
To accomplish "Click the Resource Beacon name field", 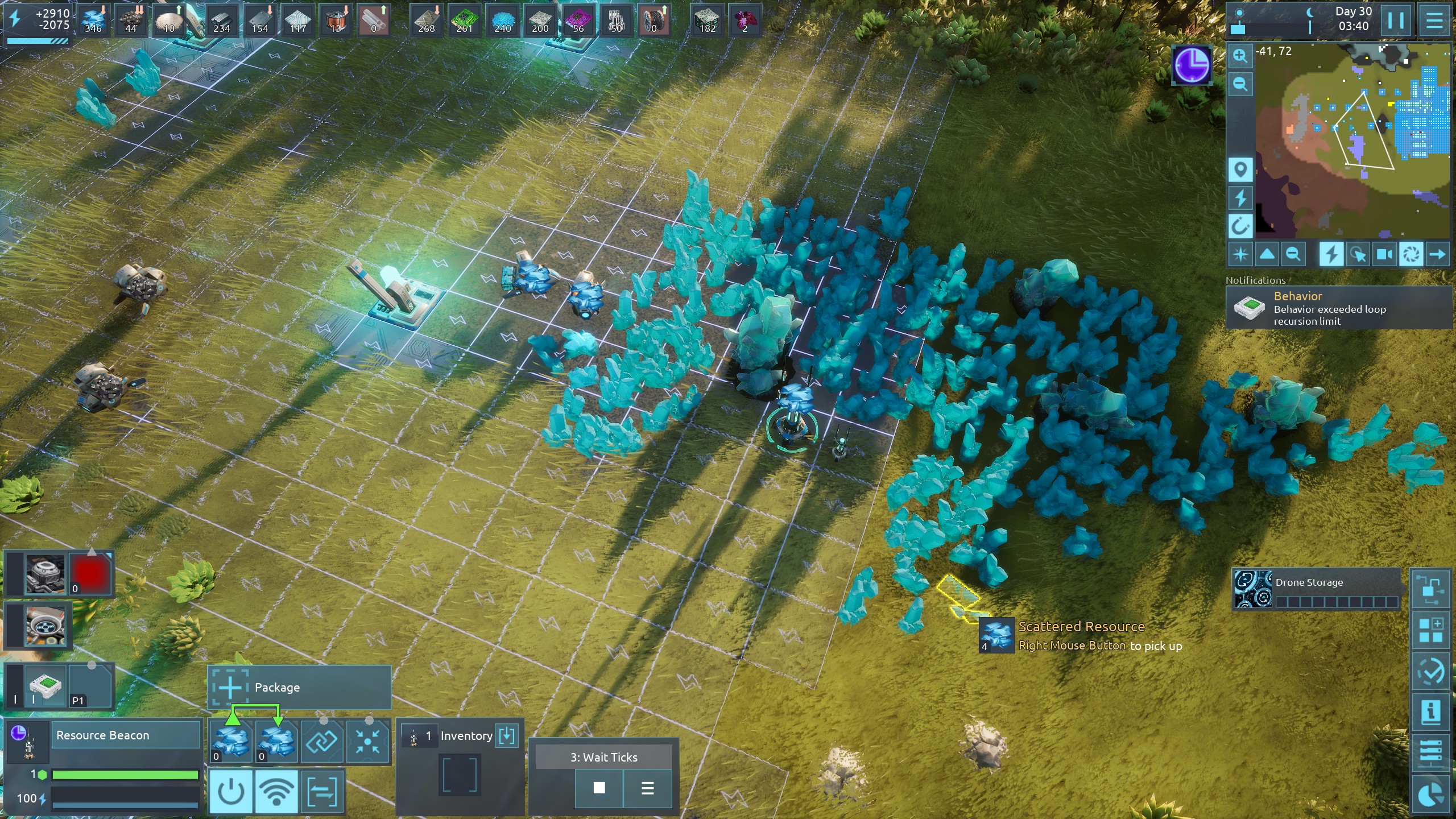I will pos(126,735).
